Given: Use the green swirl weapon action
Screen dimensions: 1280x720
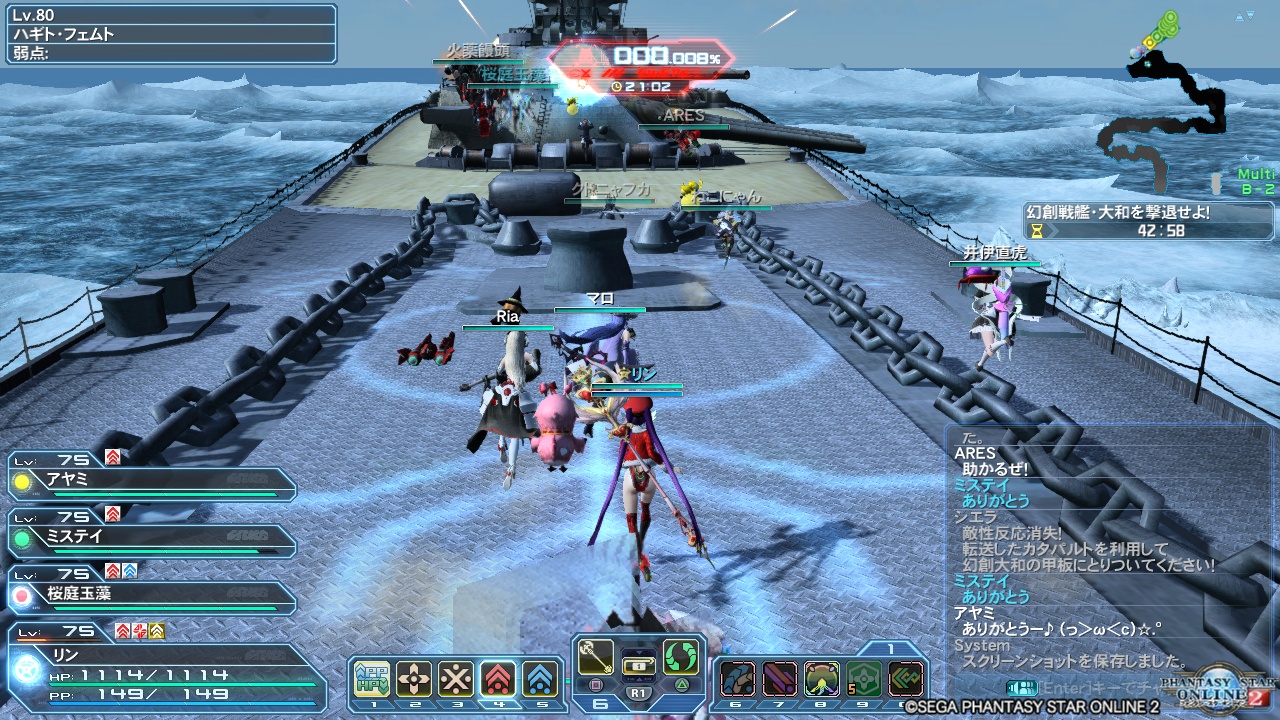Looking at the screenshot, I should (680, 655).
